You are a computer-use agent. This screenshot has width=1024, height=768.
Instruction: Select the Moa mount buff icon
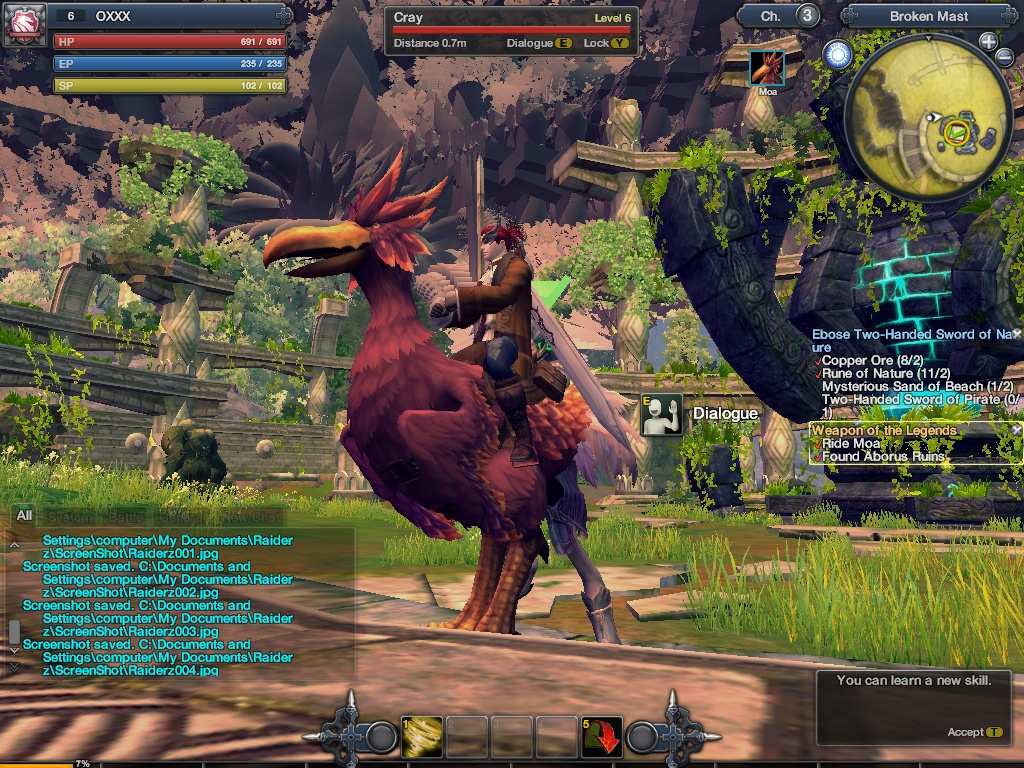tap(767, 68)
